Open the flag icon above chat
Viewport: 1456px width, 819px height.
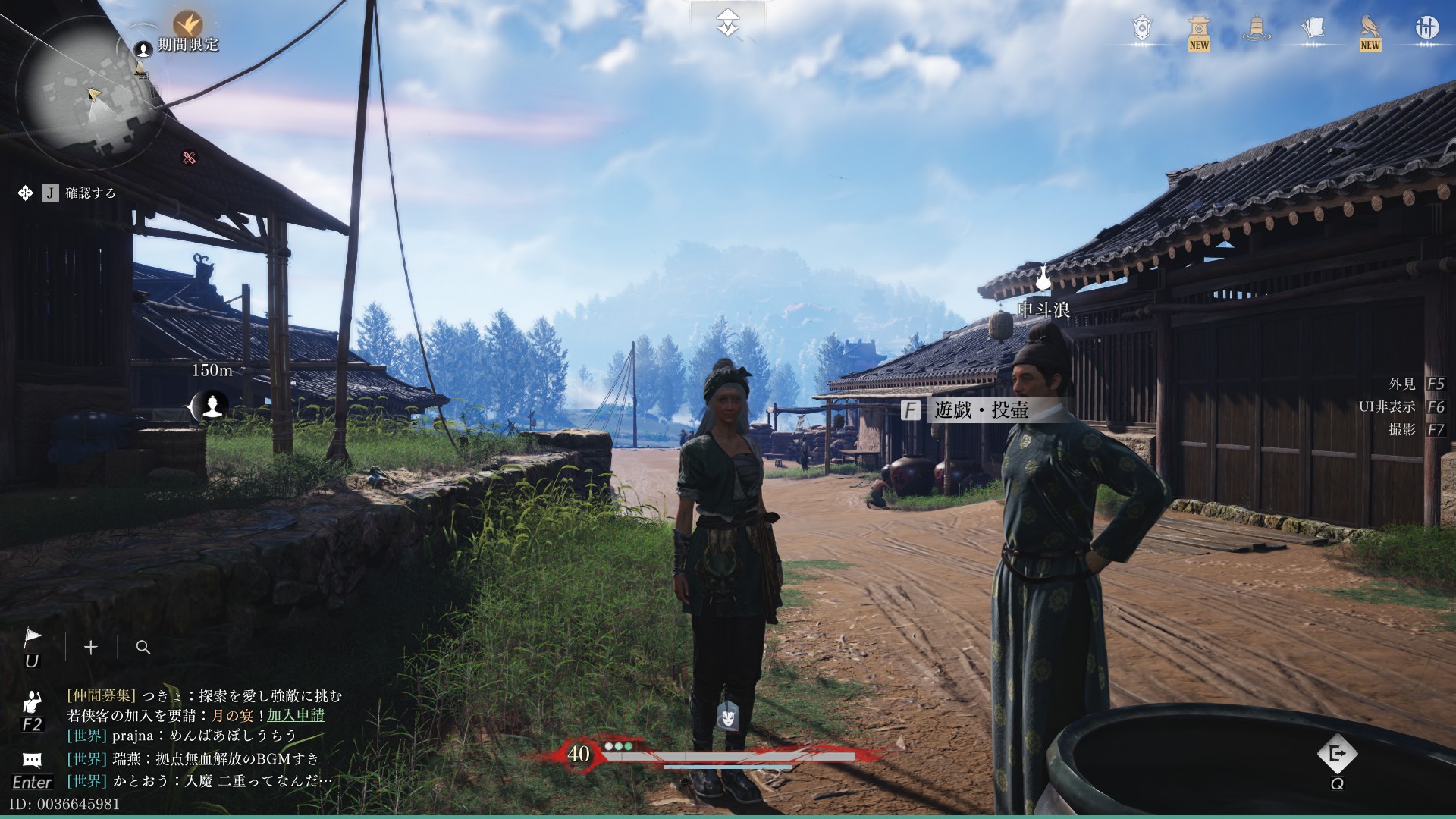[33, 638]
